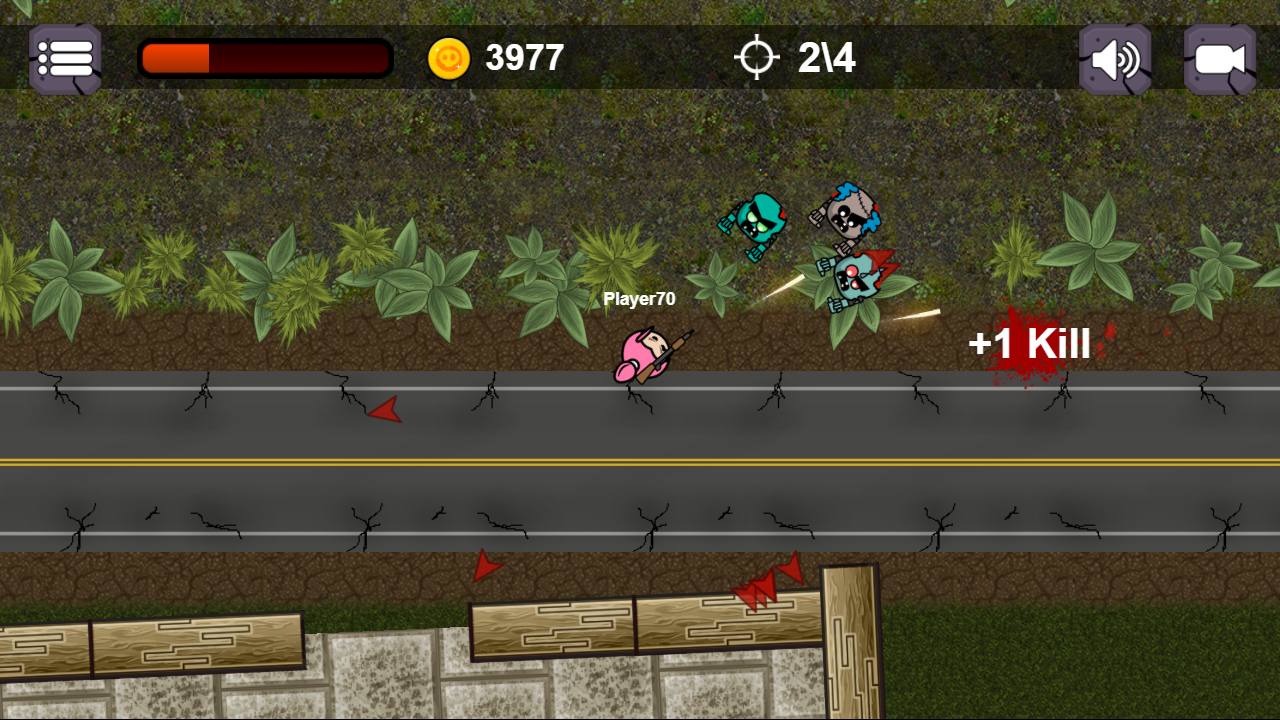Click the crosshair ammo icon
Viewport: 1280px width, 720px height.
coord(758,58)
